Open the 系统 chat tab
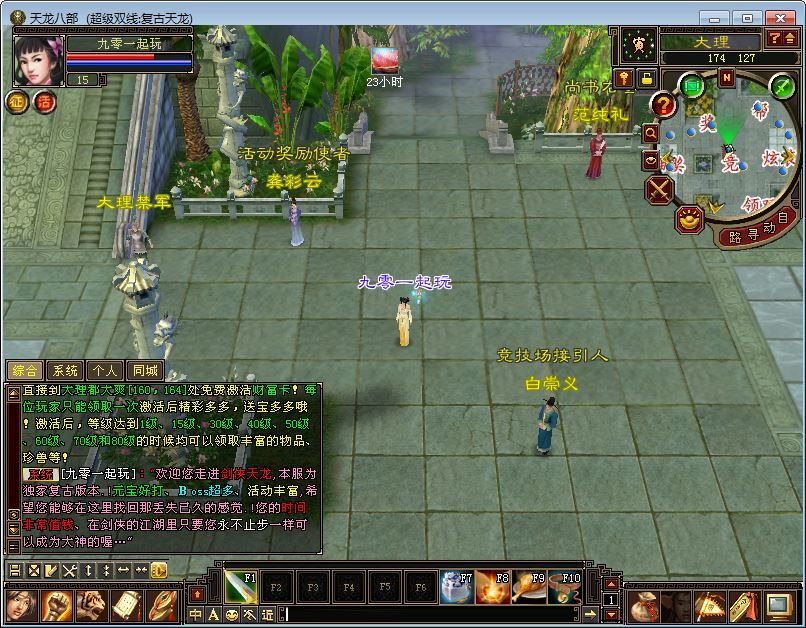The image size is (806, 628). (65, 370)
